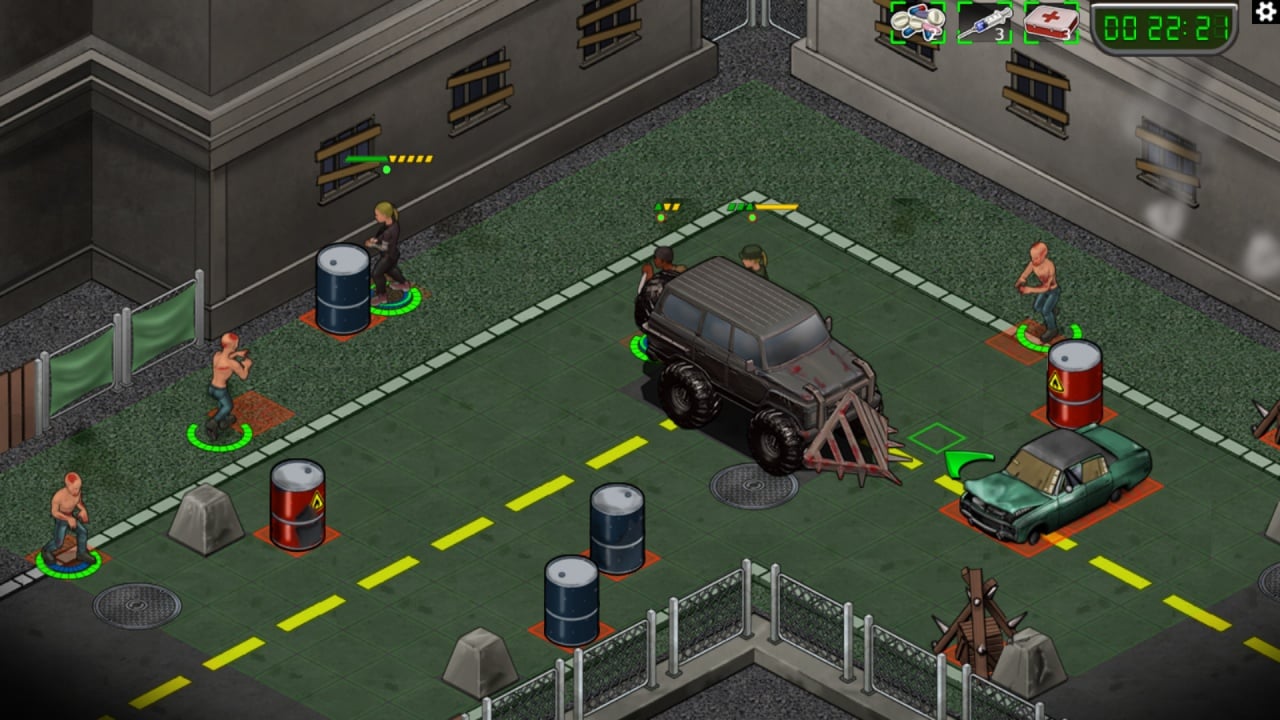Use the syringe item
This screenshot has width=1280, height=720.
984,22
